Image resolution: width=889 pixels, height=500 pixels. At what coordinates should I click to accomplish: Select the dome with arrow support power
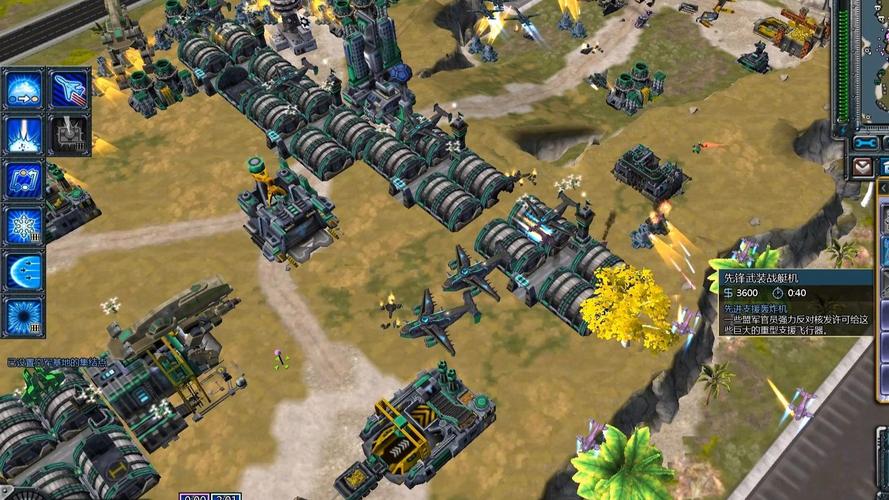(x=23, y=88)
